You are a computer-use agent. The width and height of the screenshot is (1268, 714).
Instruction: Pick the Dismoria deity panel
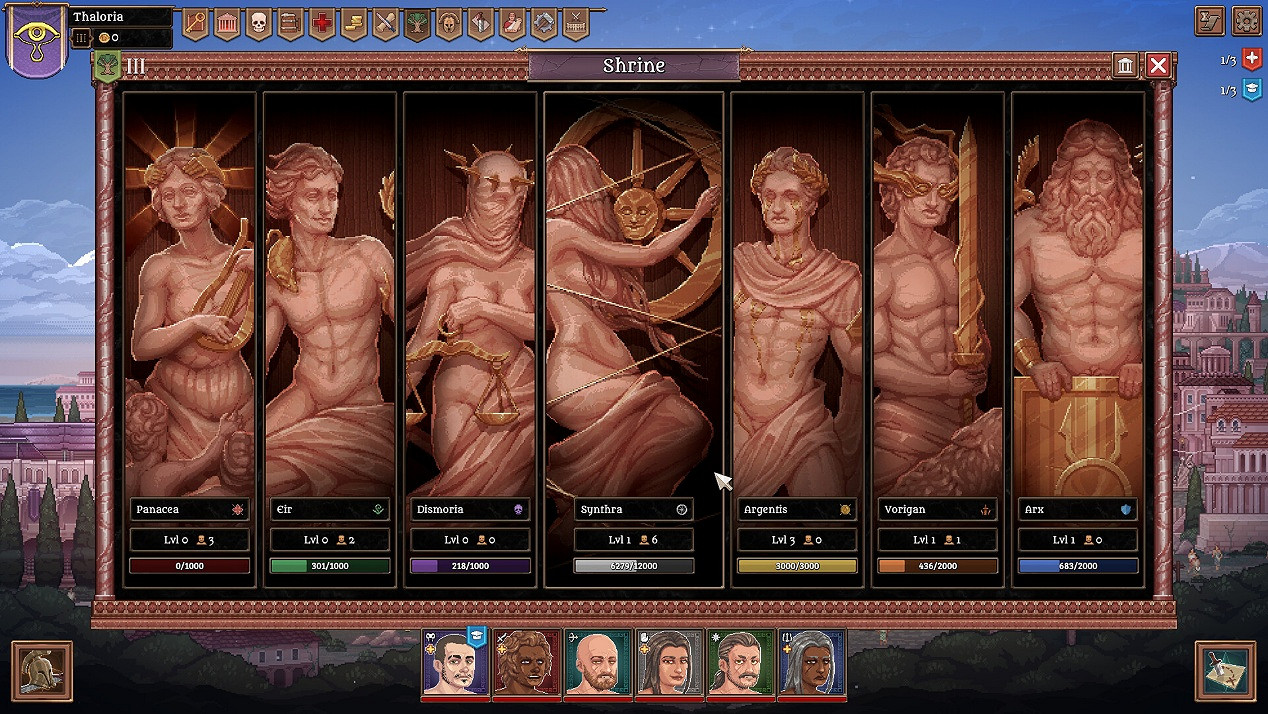coord(469,300)
